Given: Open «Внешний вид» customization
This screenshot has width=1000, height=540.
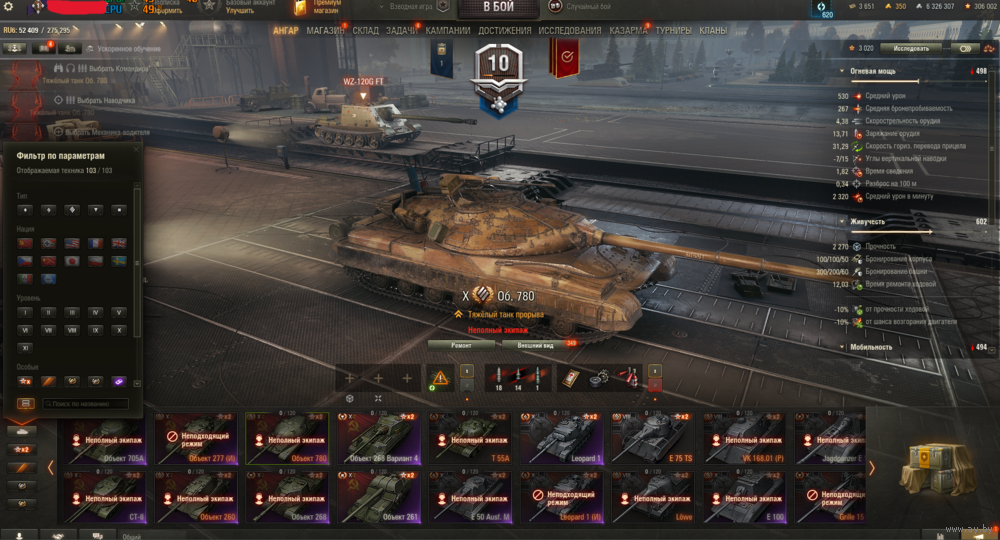Looking at the screenshot, I should (537, 344).
